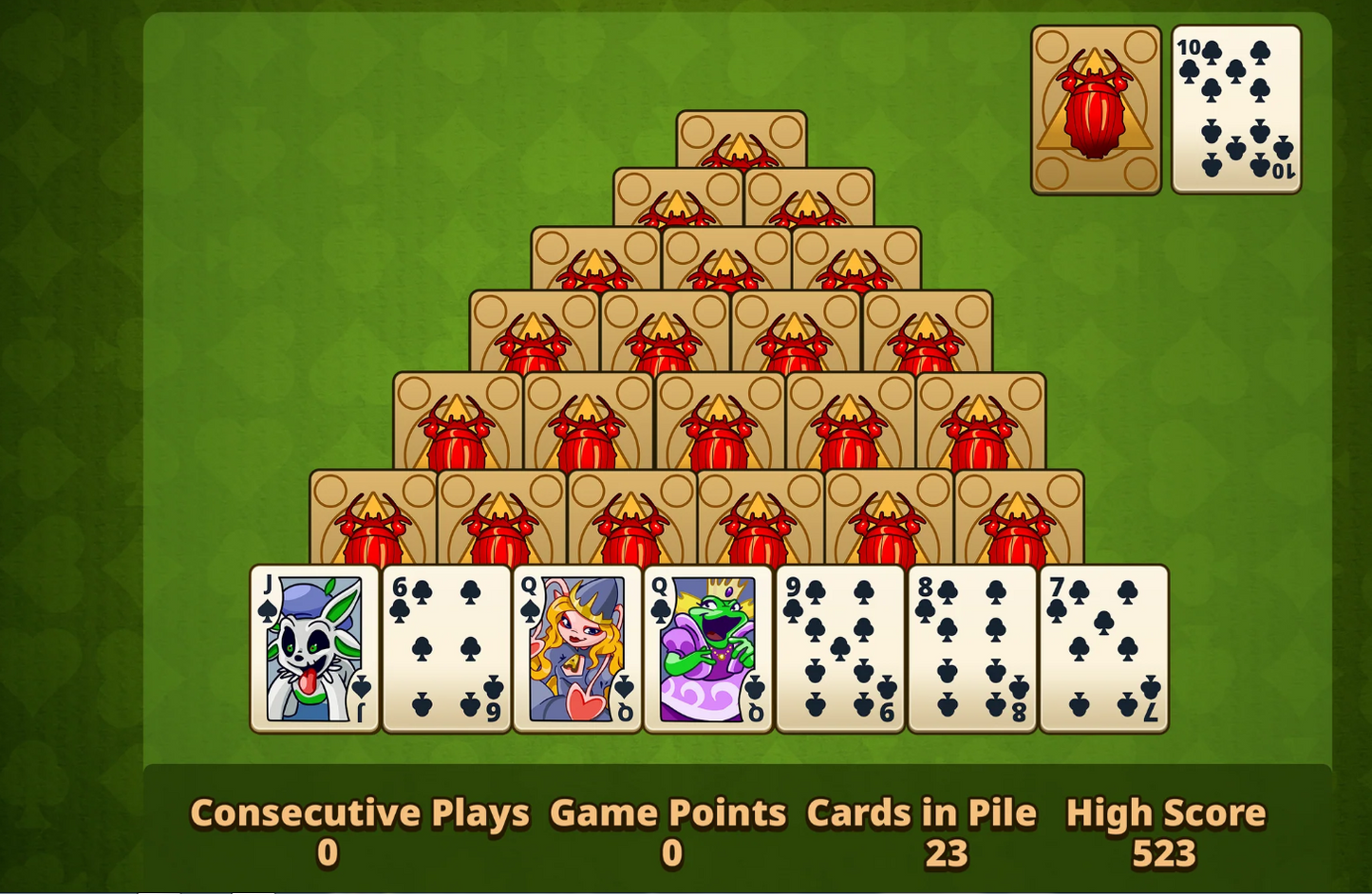1372x894 pixels.
Task: Click the 7 of clubs card
Action: point(1103,649)
